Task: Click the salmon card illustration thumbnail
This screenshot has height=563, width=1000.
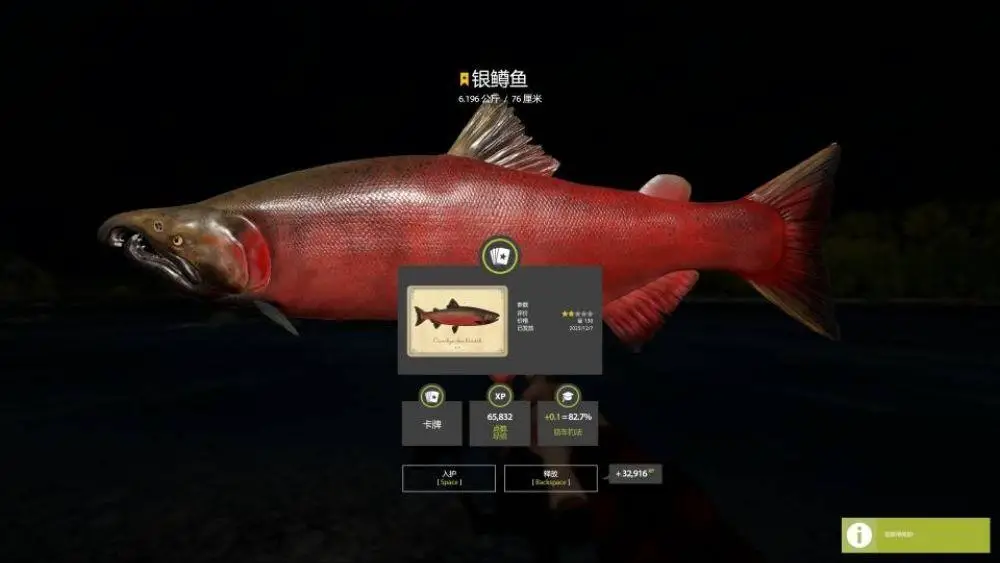Action: coord(454,319)
